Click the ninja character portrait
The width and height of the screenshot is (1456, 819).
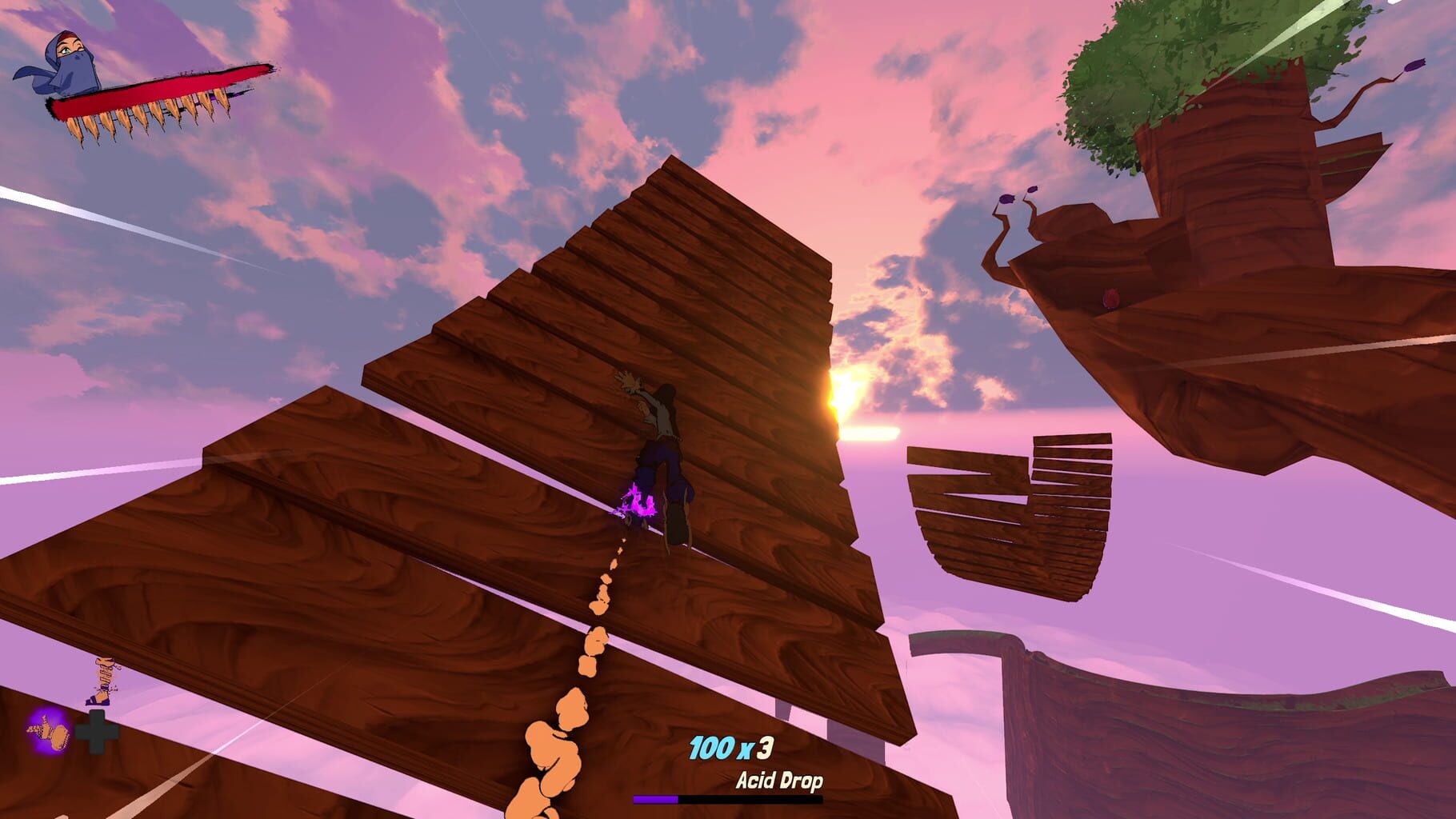(68, 60)
